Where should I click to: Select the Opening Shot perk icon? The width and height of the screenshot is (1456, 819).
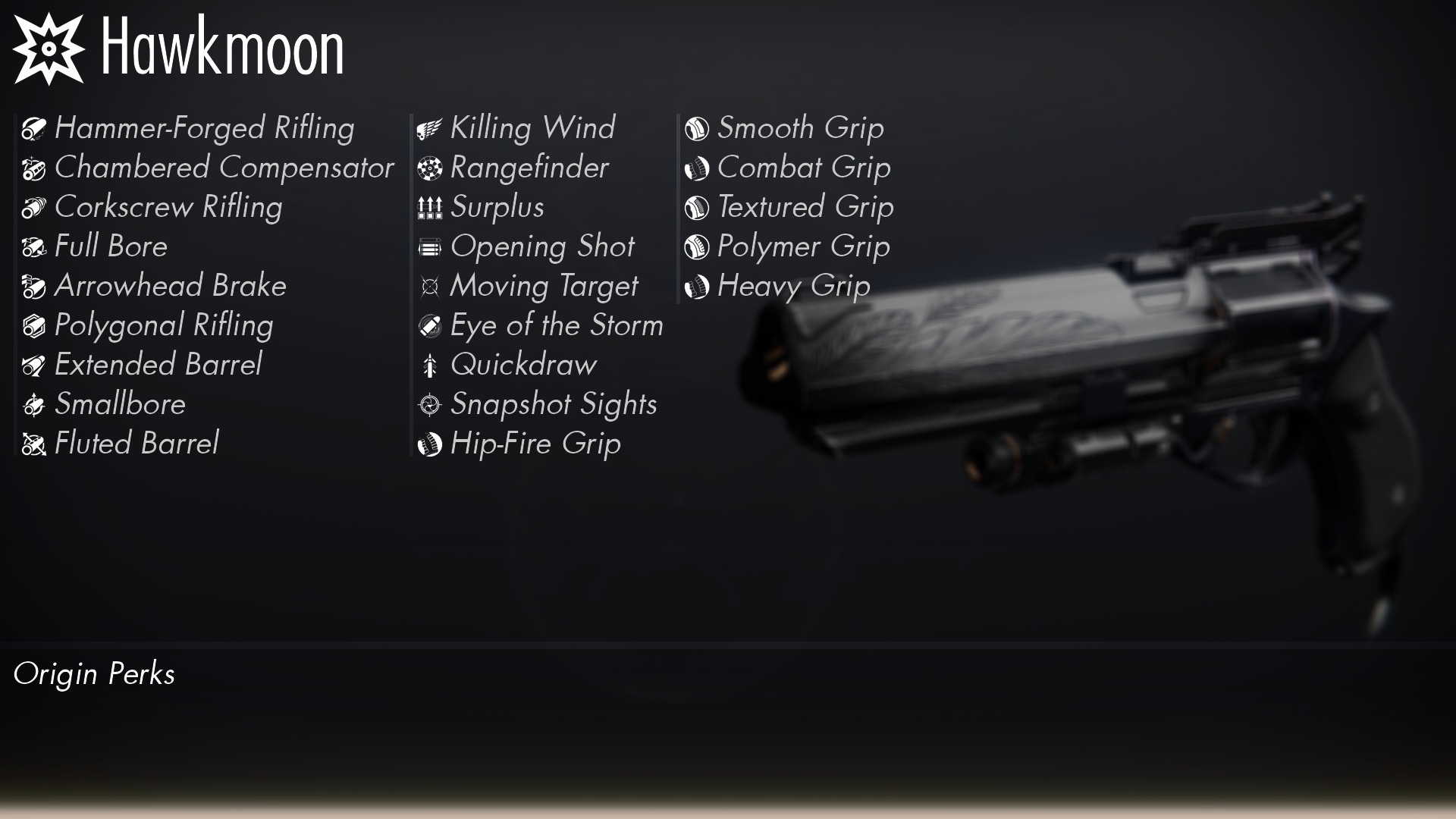pyautogui.click(x=429, y=246)
